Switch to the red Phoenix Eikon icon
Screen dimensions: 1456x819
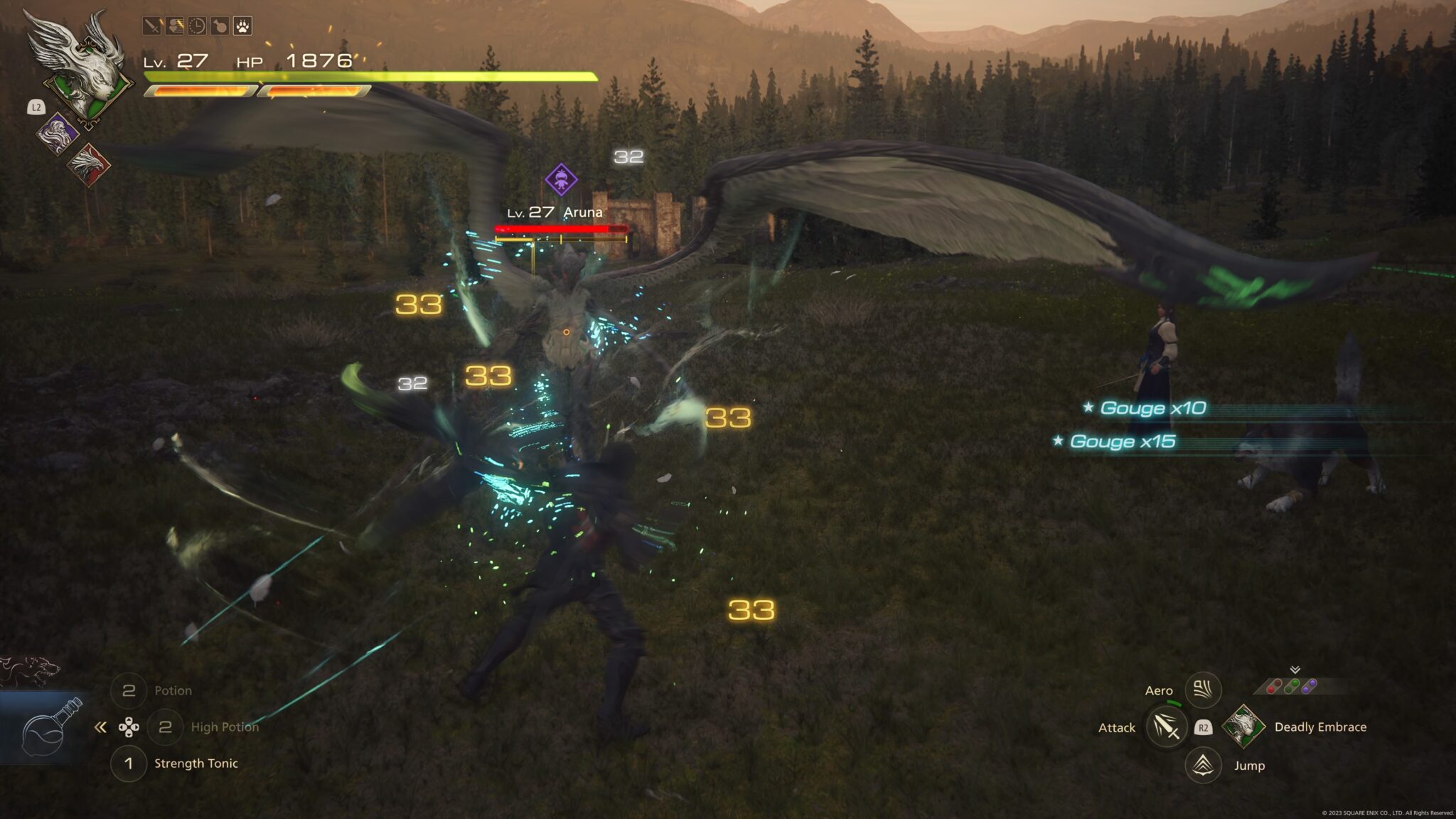[89, 164]
